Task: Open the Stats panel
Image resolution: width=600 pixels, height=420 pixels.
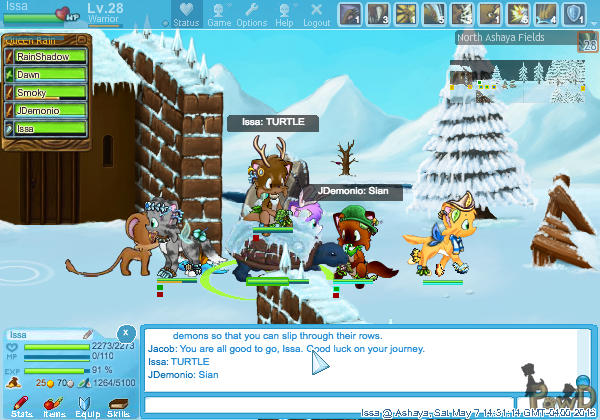Action: click(x=22, y=405)
